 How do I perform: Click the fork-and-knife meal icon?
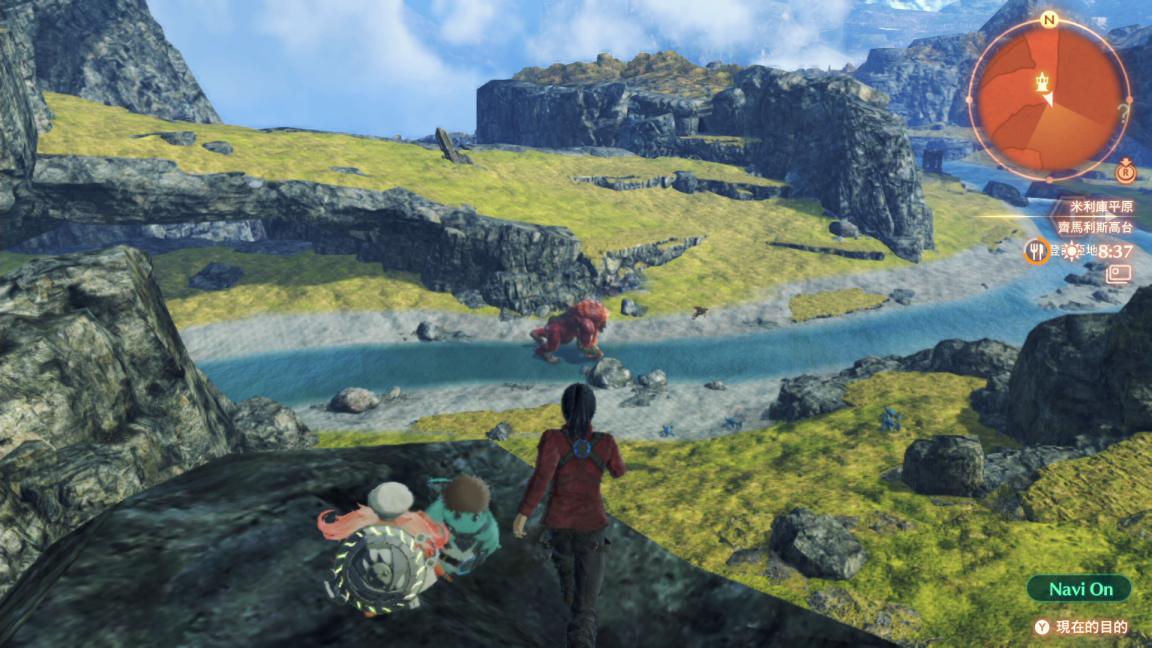click(x=1037, y=250)
